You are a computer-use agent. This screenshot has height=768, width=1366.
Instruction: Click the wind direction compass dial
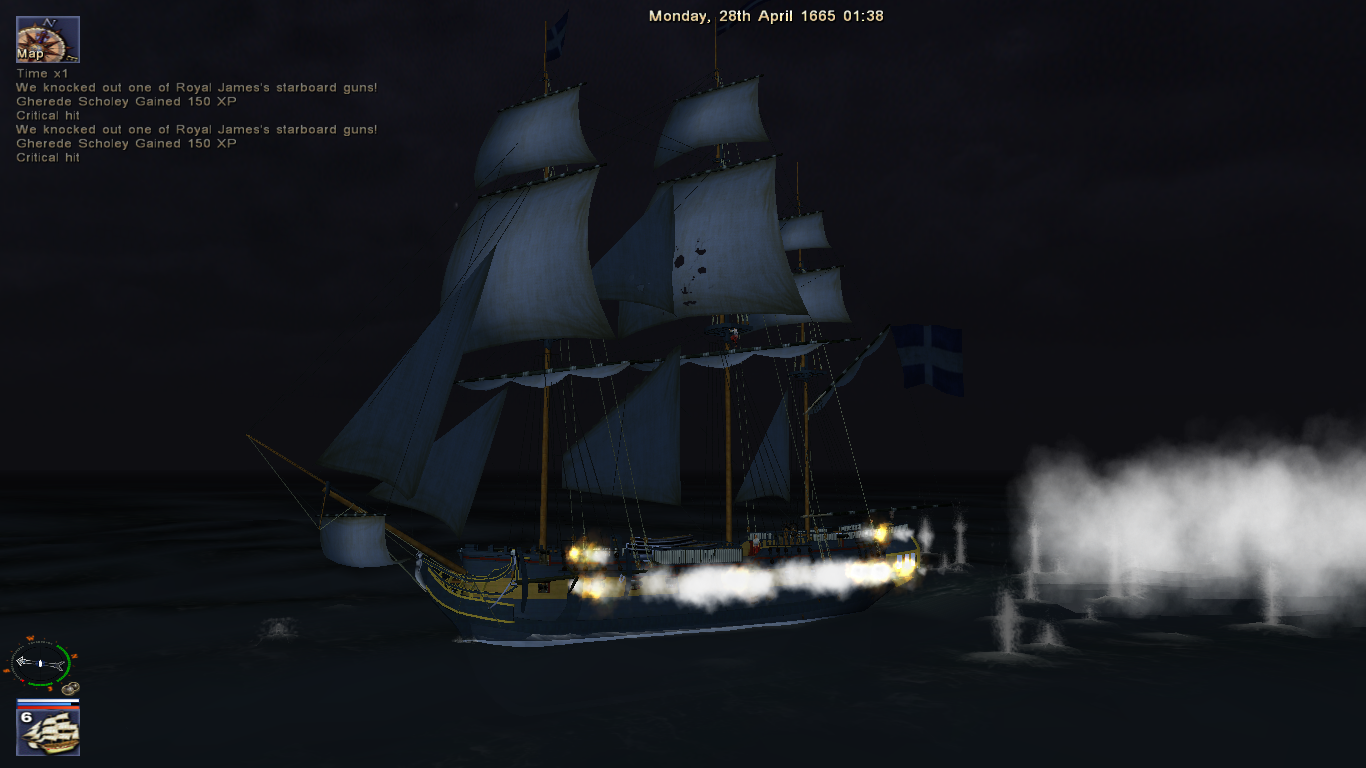point(40,662)
